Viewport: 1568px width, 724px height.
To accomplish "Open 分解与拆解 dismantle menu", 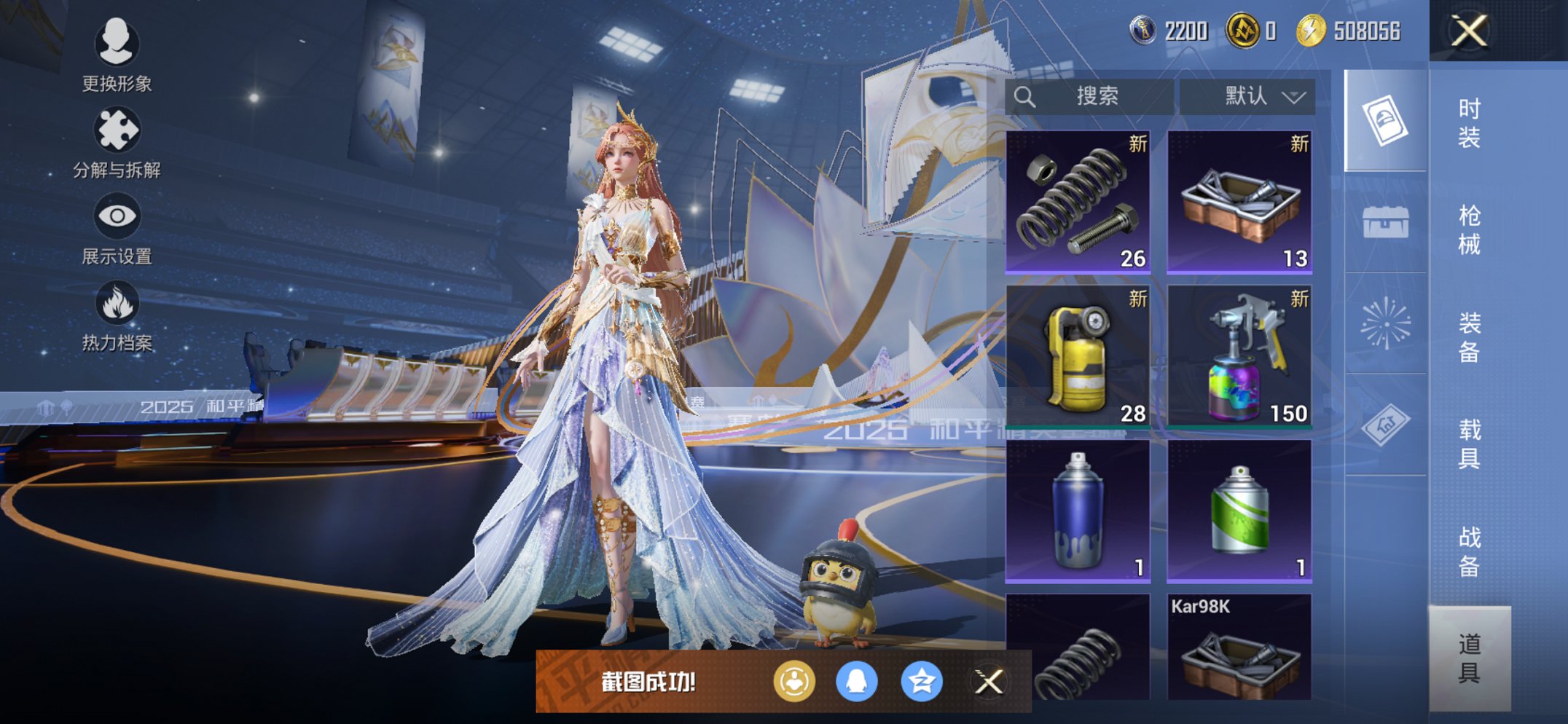I will (x=117, y=143).
